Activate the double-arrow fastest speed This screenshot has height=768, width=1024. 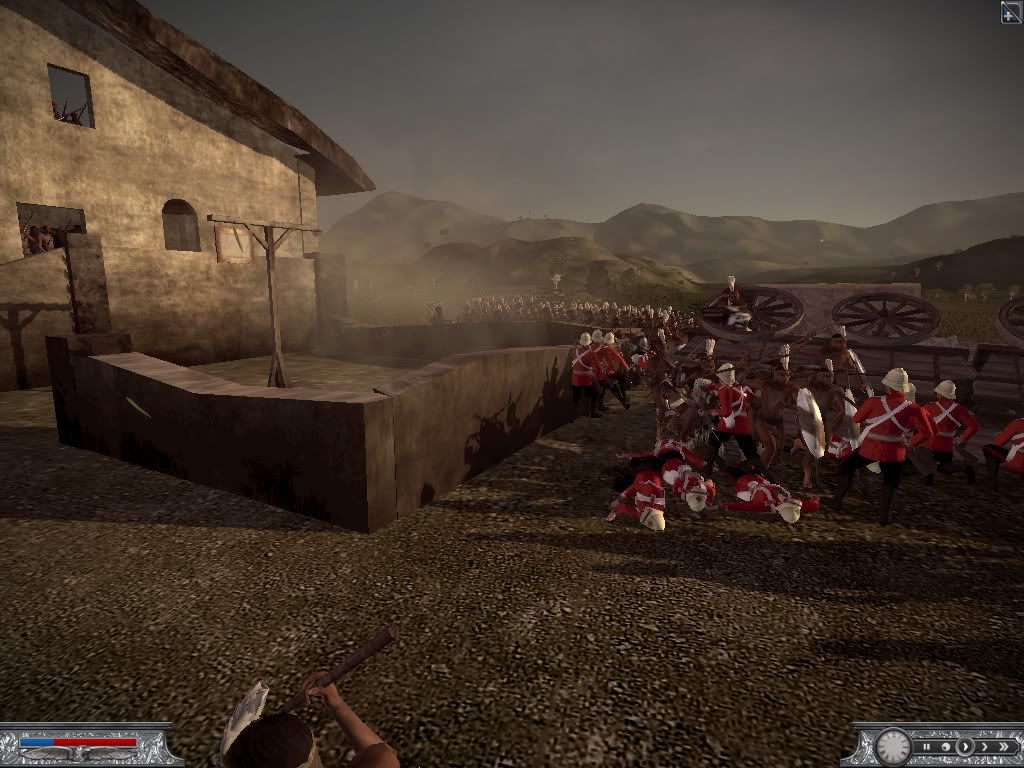point(1004,747)
